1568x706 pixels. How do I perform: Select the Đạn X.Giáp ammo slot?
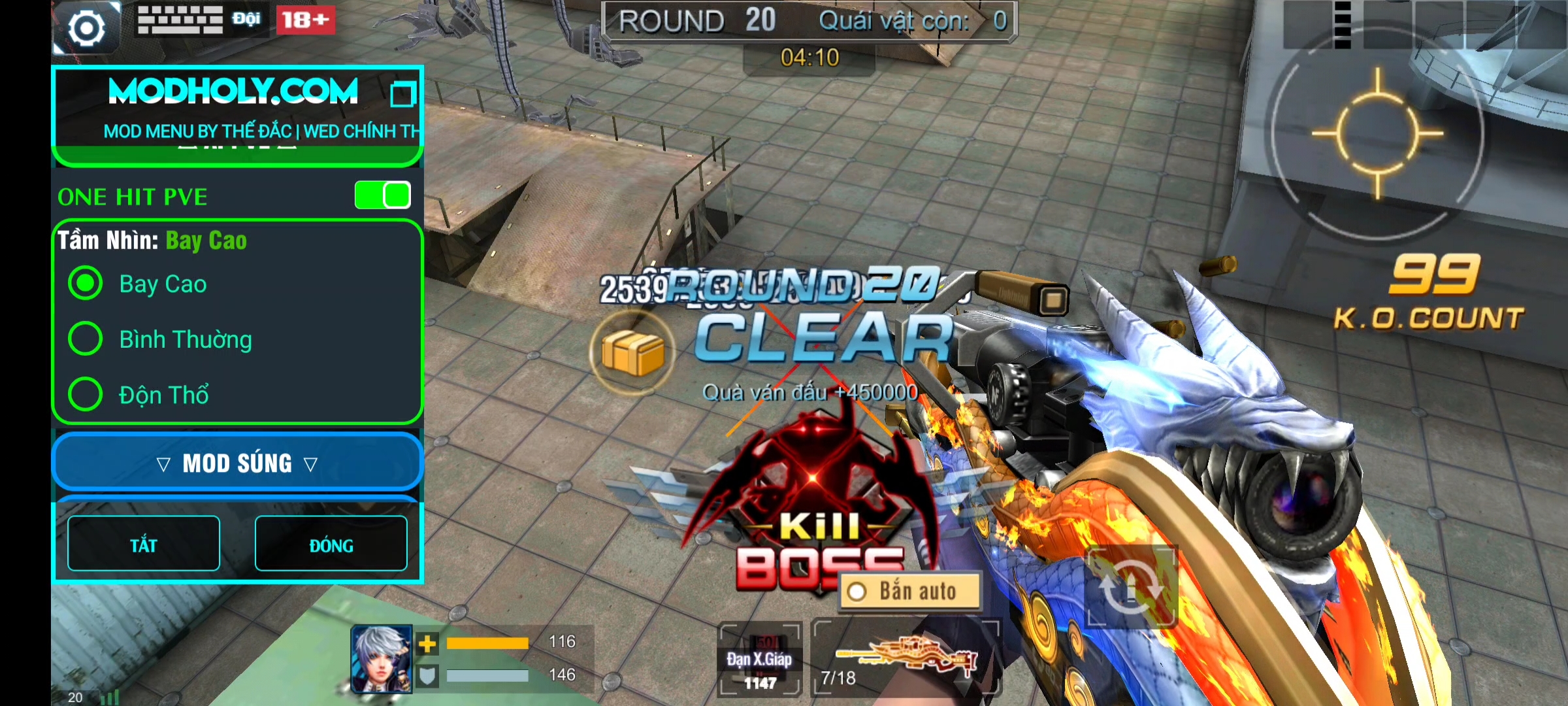pyautogui.click(x=759, y=659)
